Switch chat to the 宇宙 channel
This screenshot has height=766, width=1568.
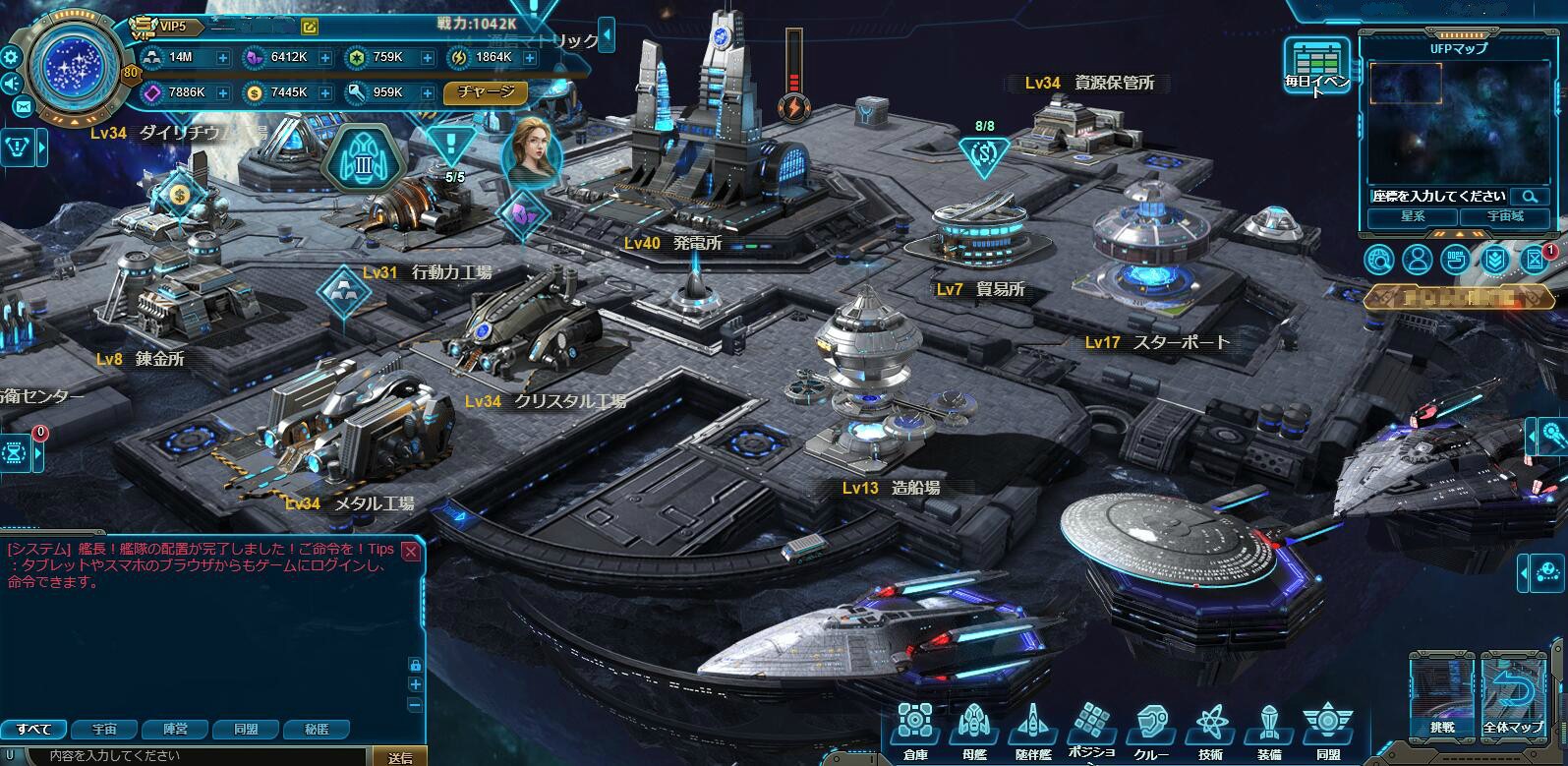104,730
